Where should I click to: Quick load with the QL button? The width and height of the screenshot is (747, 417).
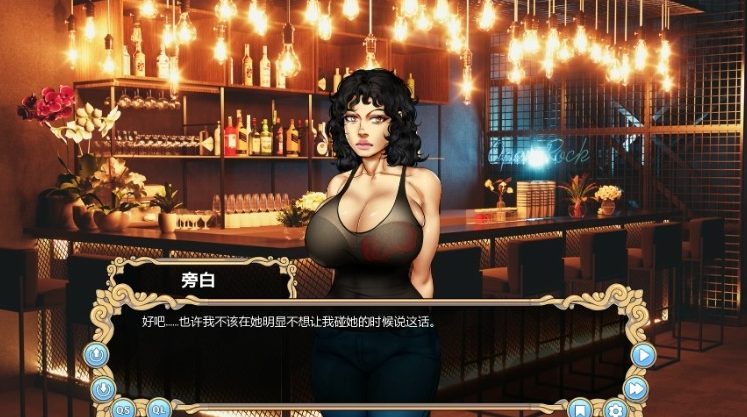point(160,407)
